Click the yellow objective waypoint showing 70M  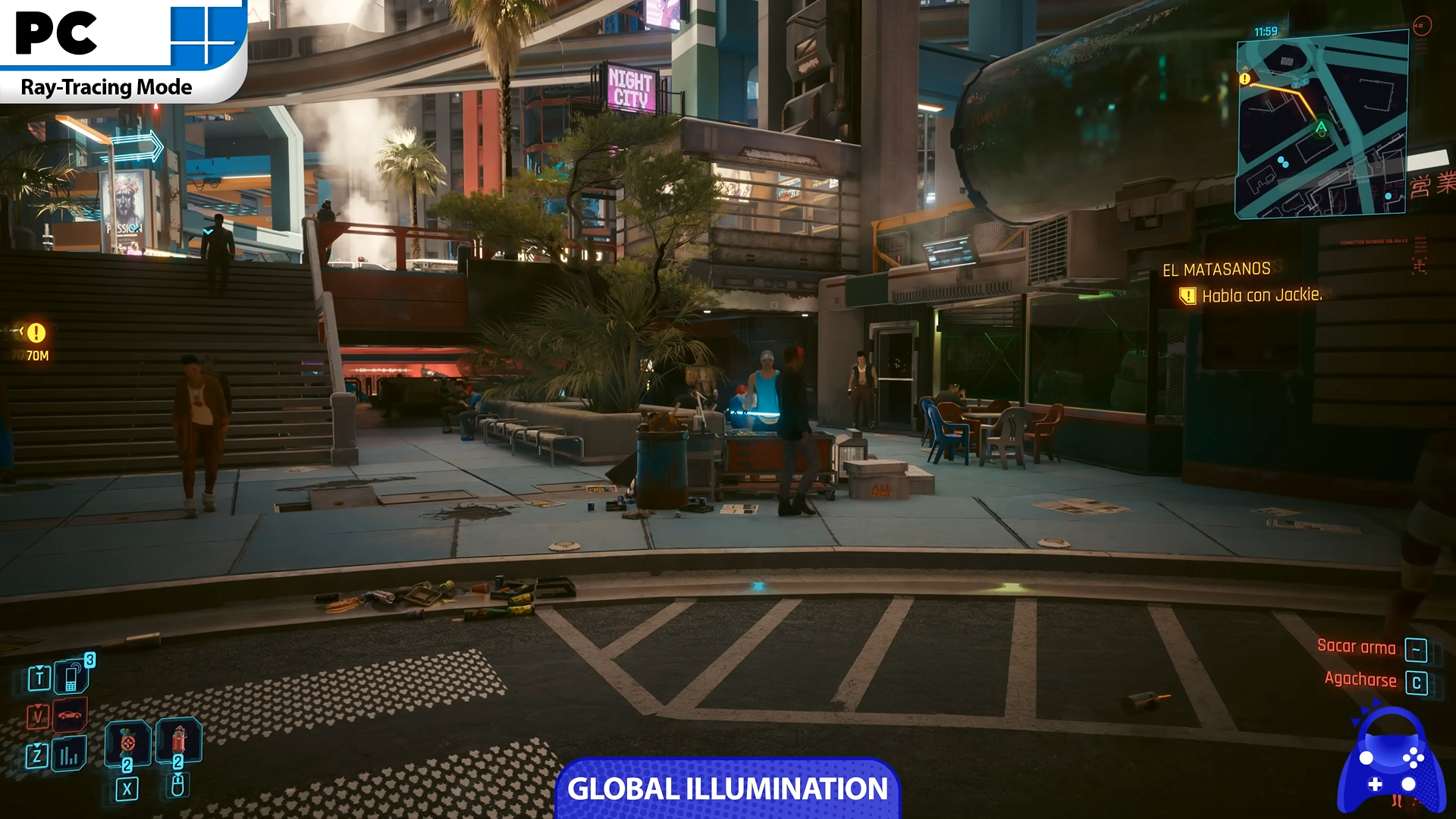(36, 333)
